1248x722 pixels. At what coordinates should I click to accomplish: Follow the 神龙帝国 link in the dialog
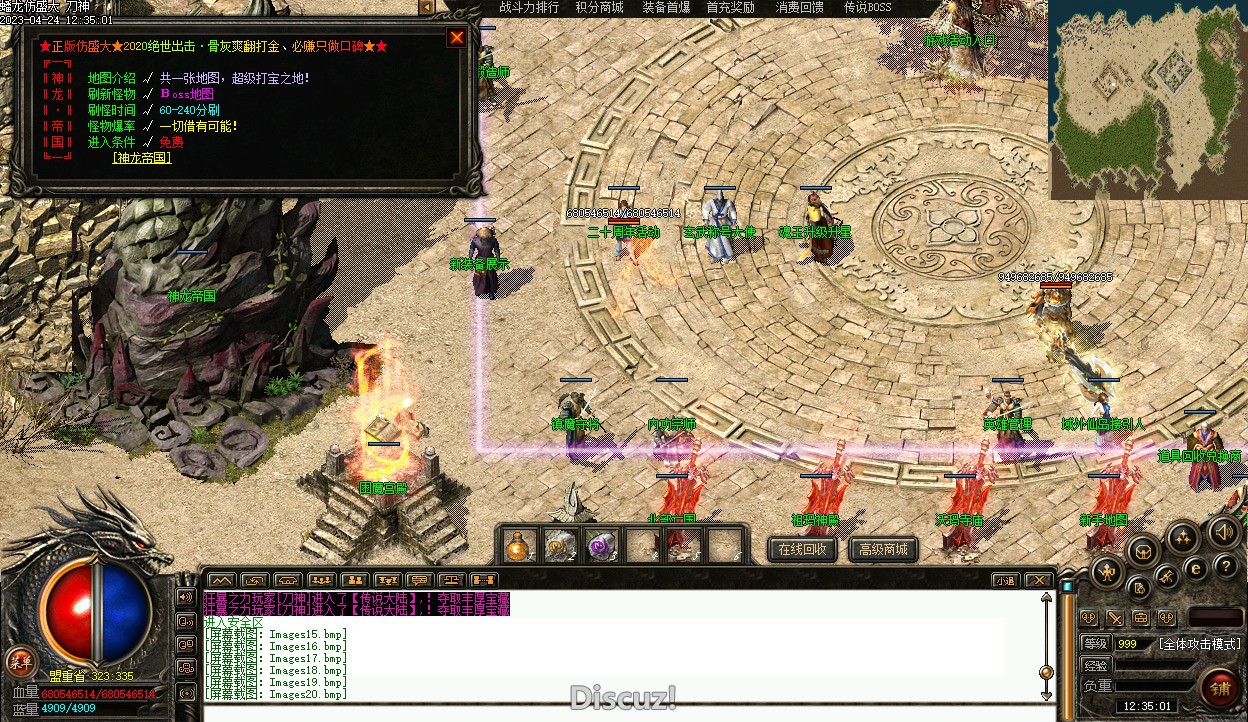pyautogui.click(x=142, y=158)
